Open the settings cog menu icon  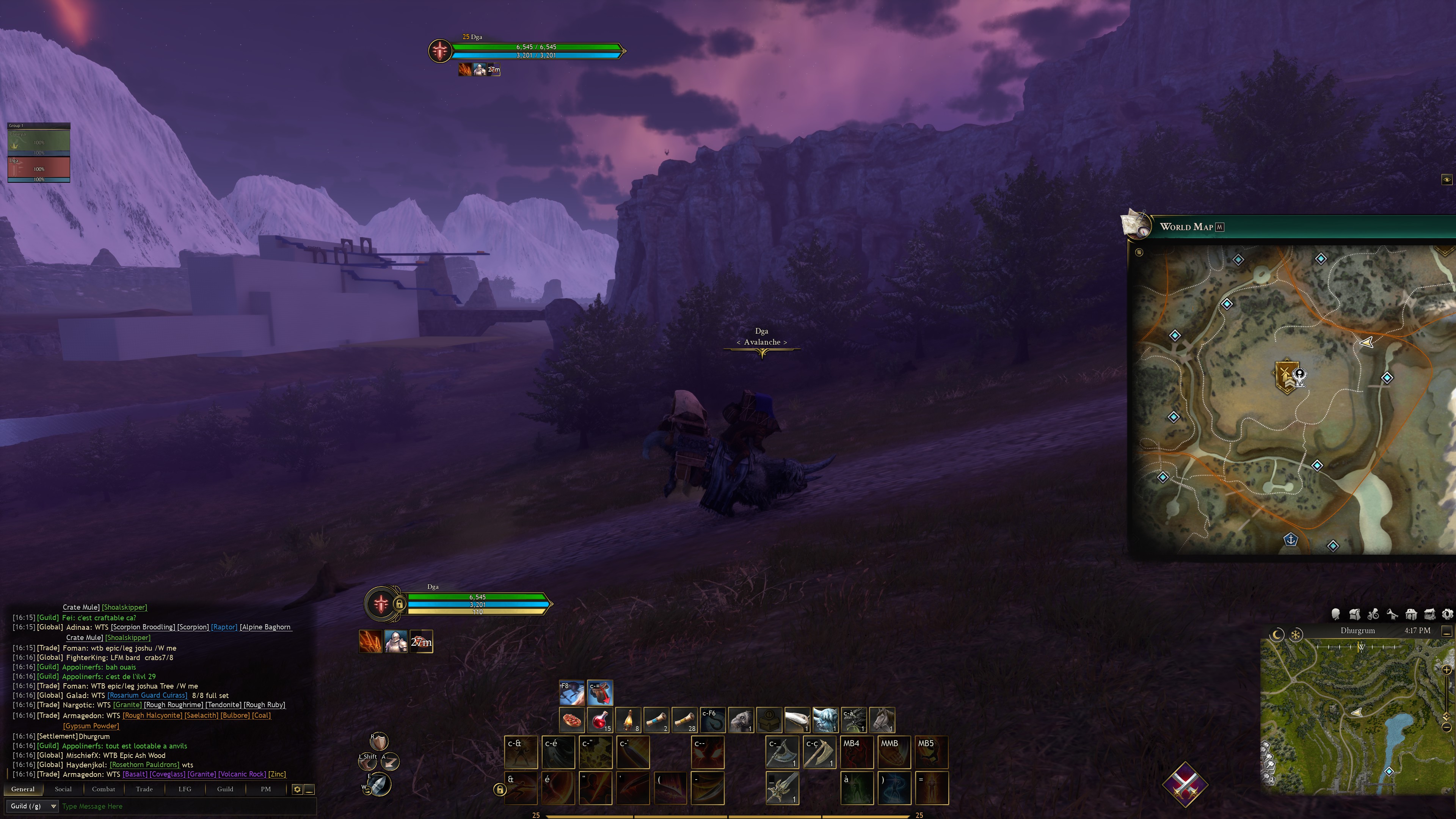click(x=1448, y=614)
